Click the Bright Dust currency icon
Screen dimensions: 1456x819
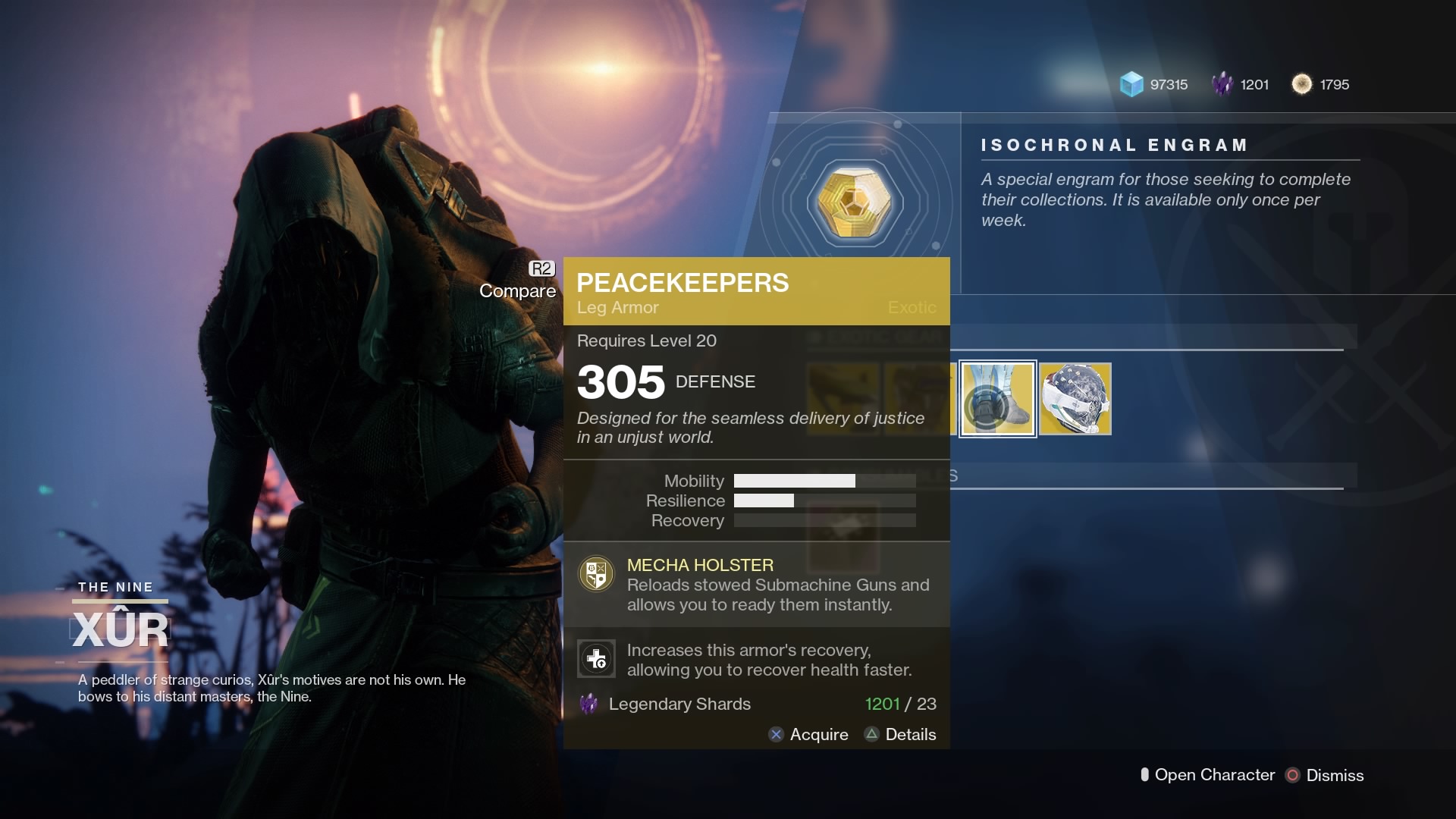point(1303,84)
